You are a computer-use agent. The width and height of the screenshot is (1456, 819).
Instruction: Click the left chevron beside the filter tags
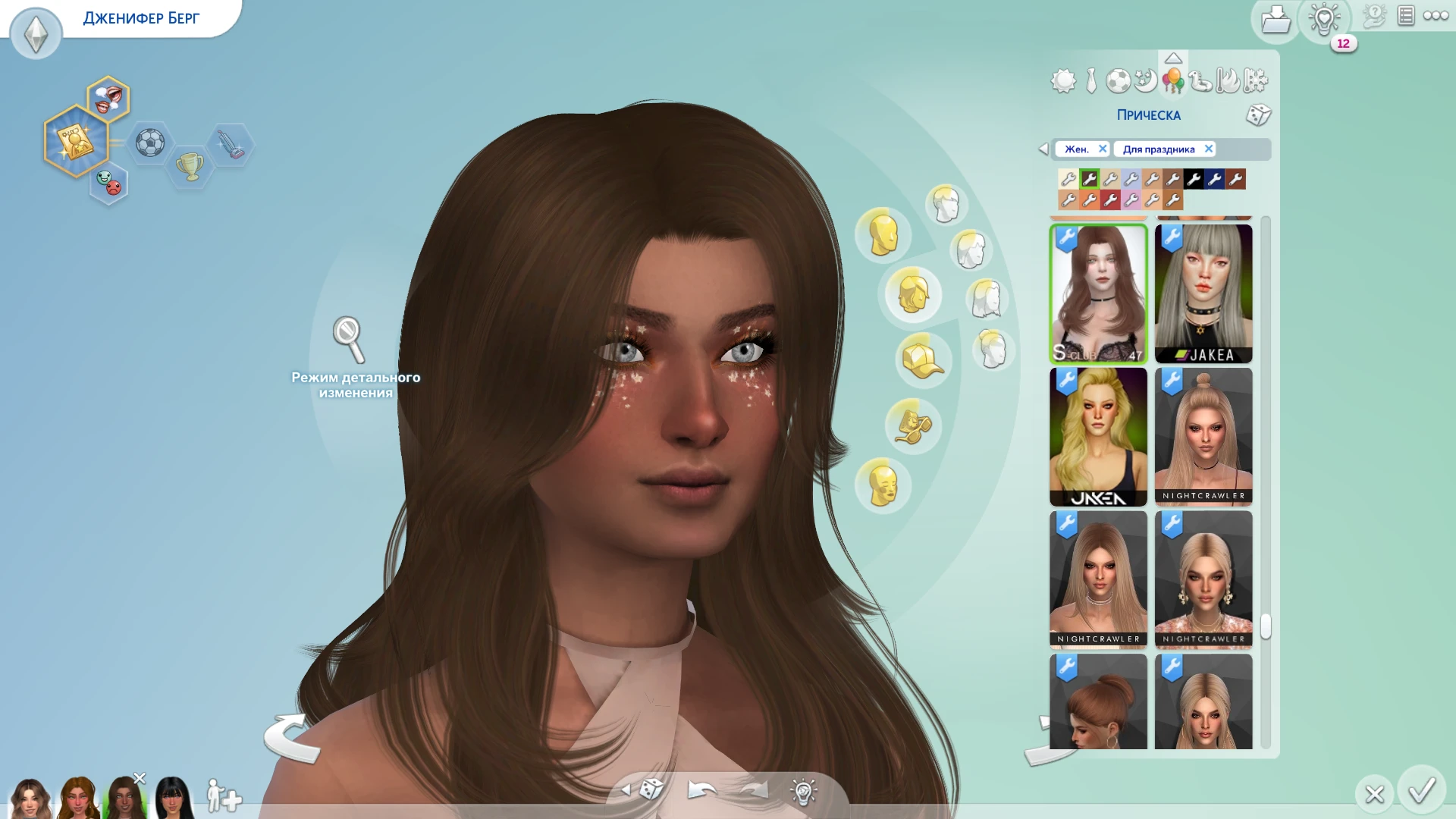1045,149
